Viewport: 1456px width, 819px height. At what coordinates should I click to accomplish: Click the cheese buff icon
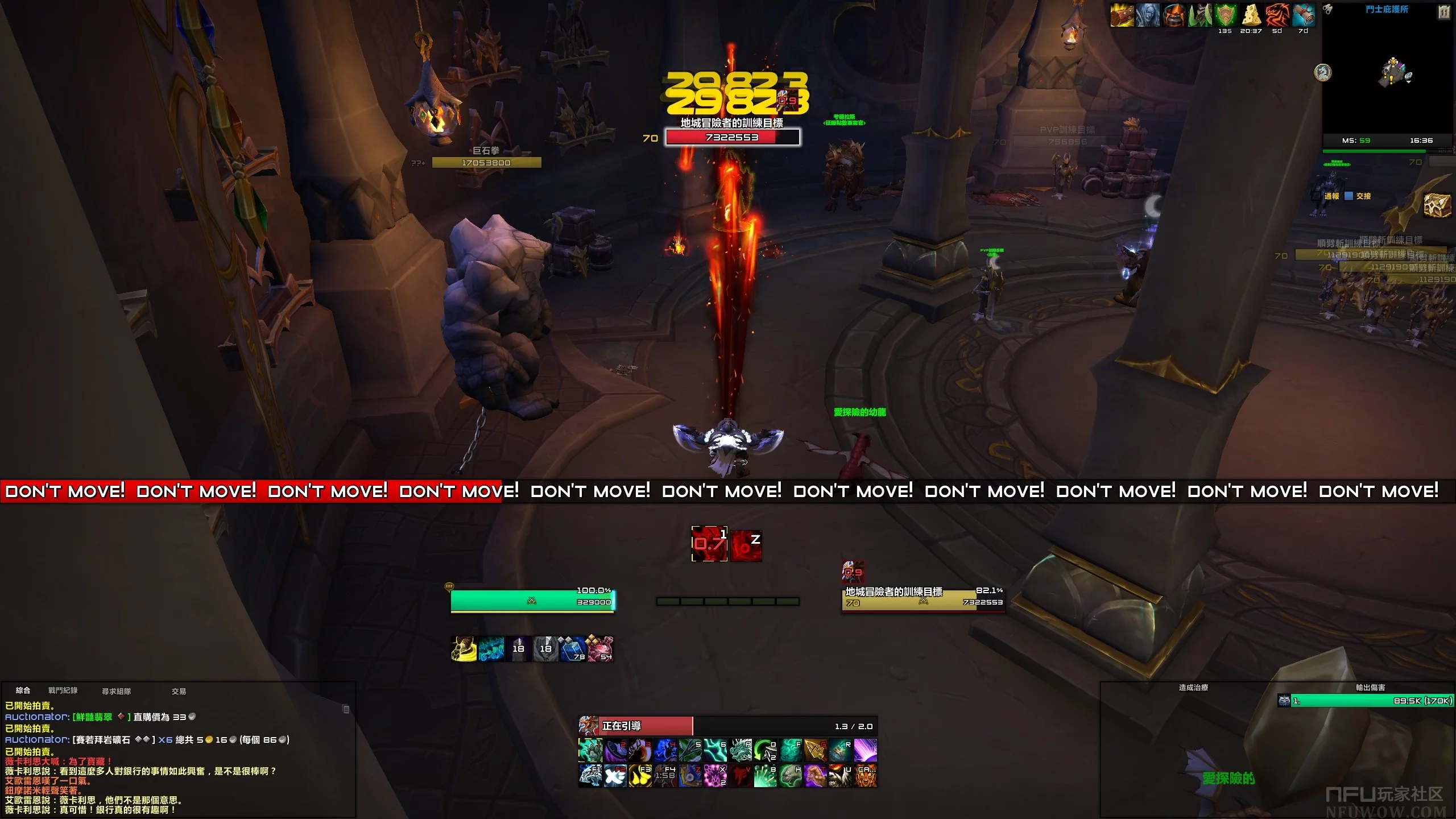1251,15
